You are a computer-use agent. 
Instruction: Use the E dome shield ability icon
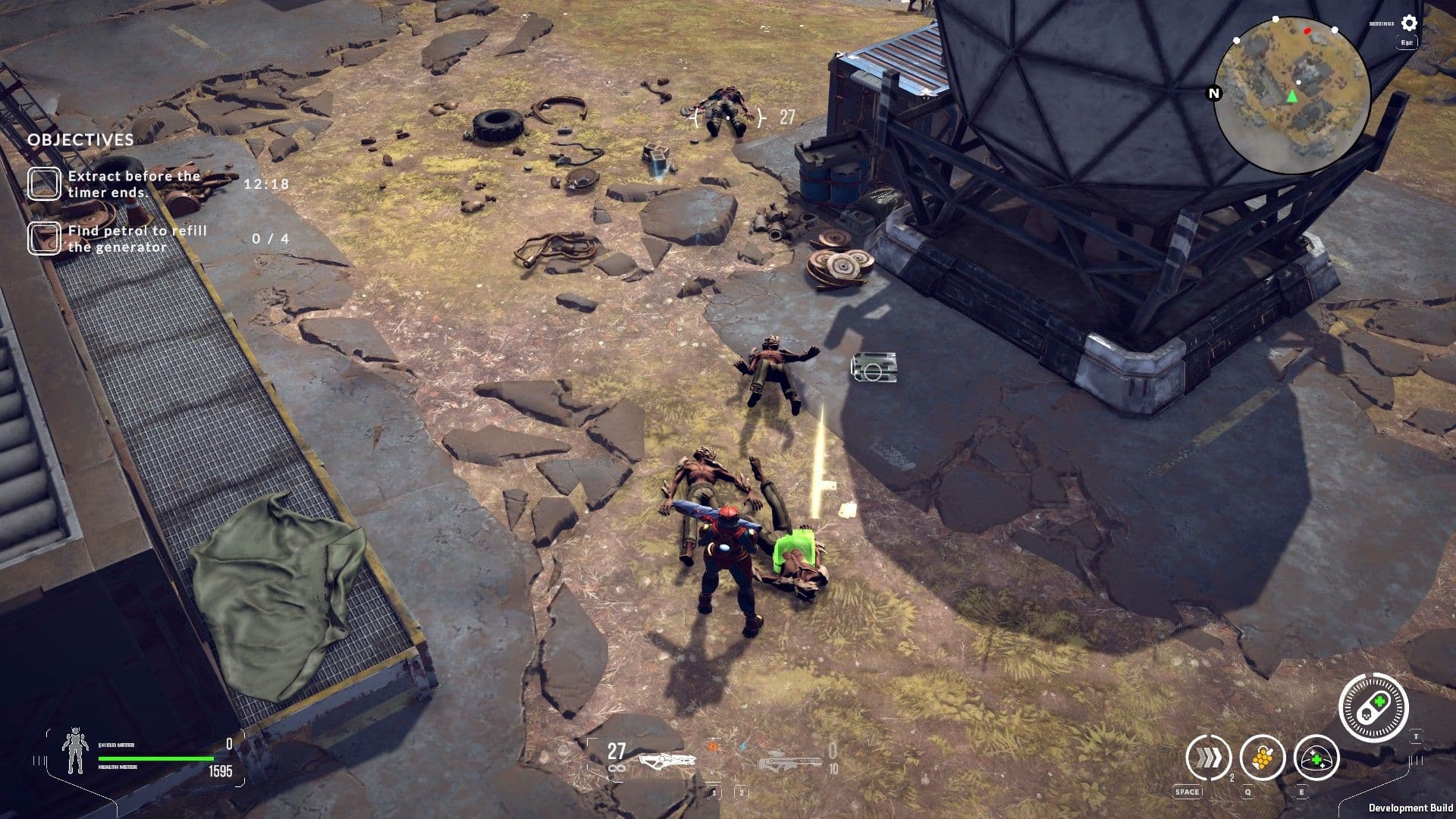pyautogui.click(x=1316, y=759)
